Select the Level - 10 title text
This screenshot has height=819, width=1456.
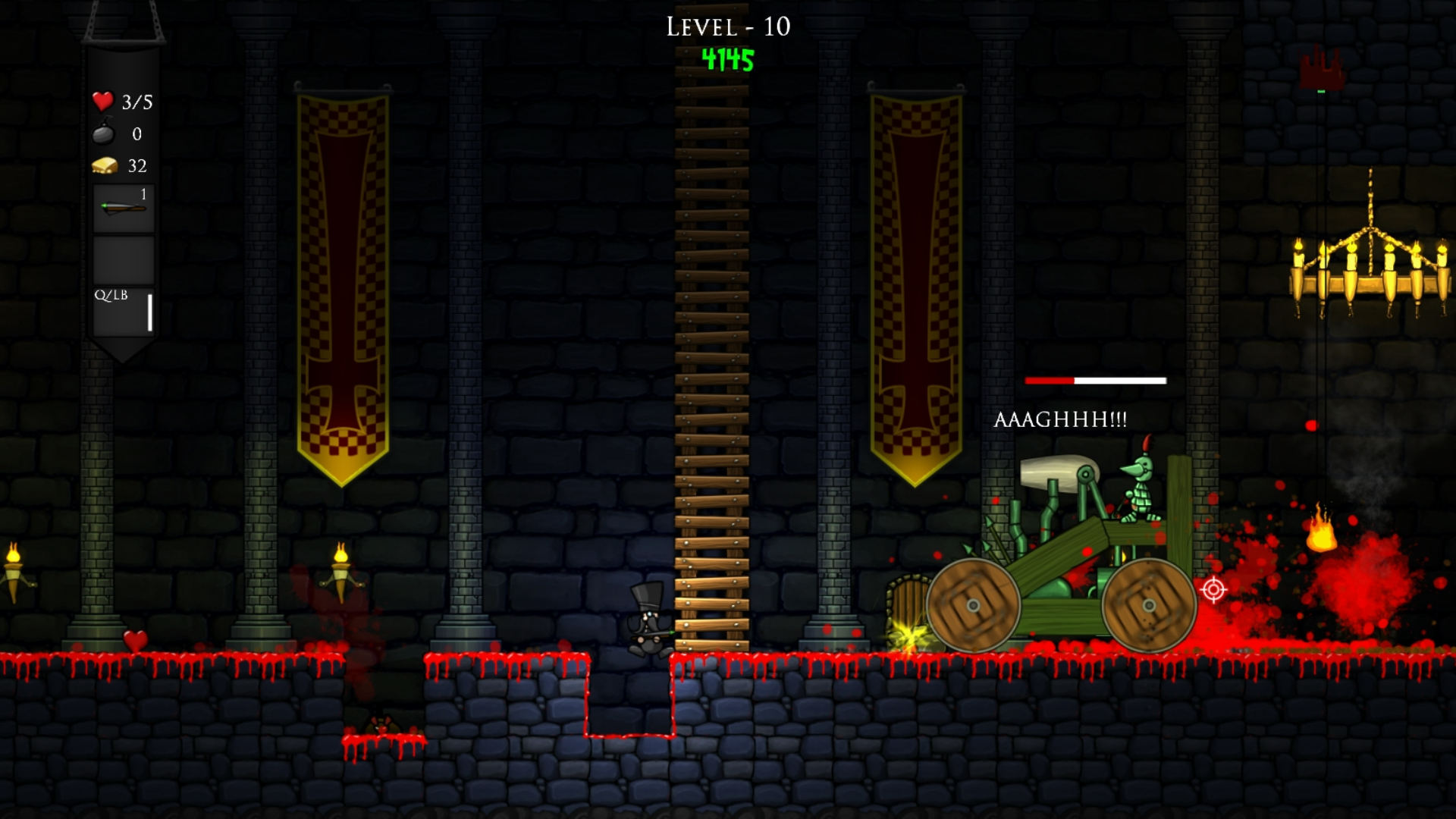pyautogui.click(x=727, y=27)
